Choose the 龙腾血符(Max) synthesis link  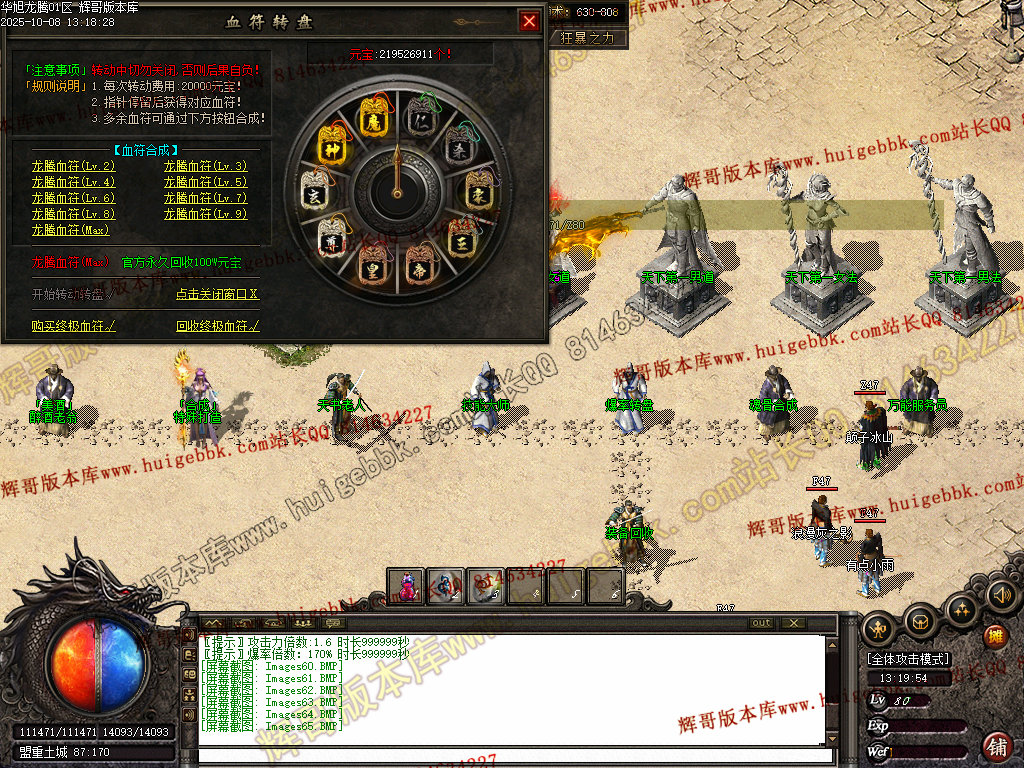coord(70,230)
